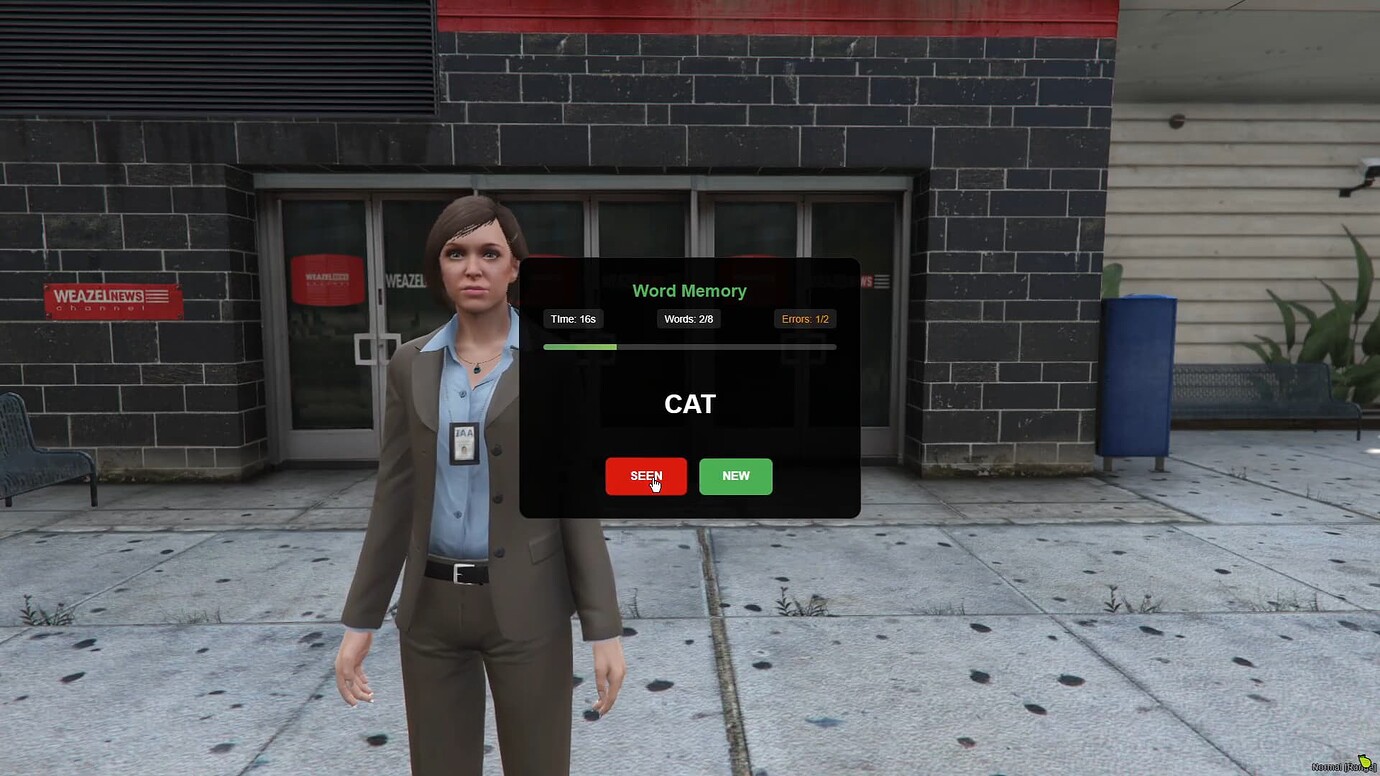Viewport: 1380px width, 776px height.
Task: Click the red SEEN button
Action: point(645,476)
